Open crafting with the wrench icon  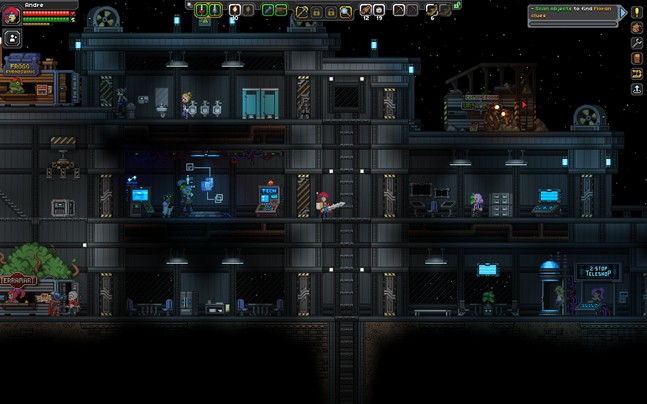click(x=637, y=43)
